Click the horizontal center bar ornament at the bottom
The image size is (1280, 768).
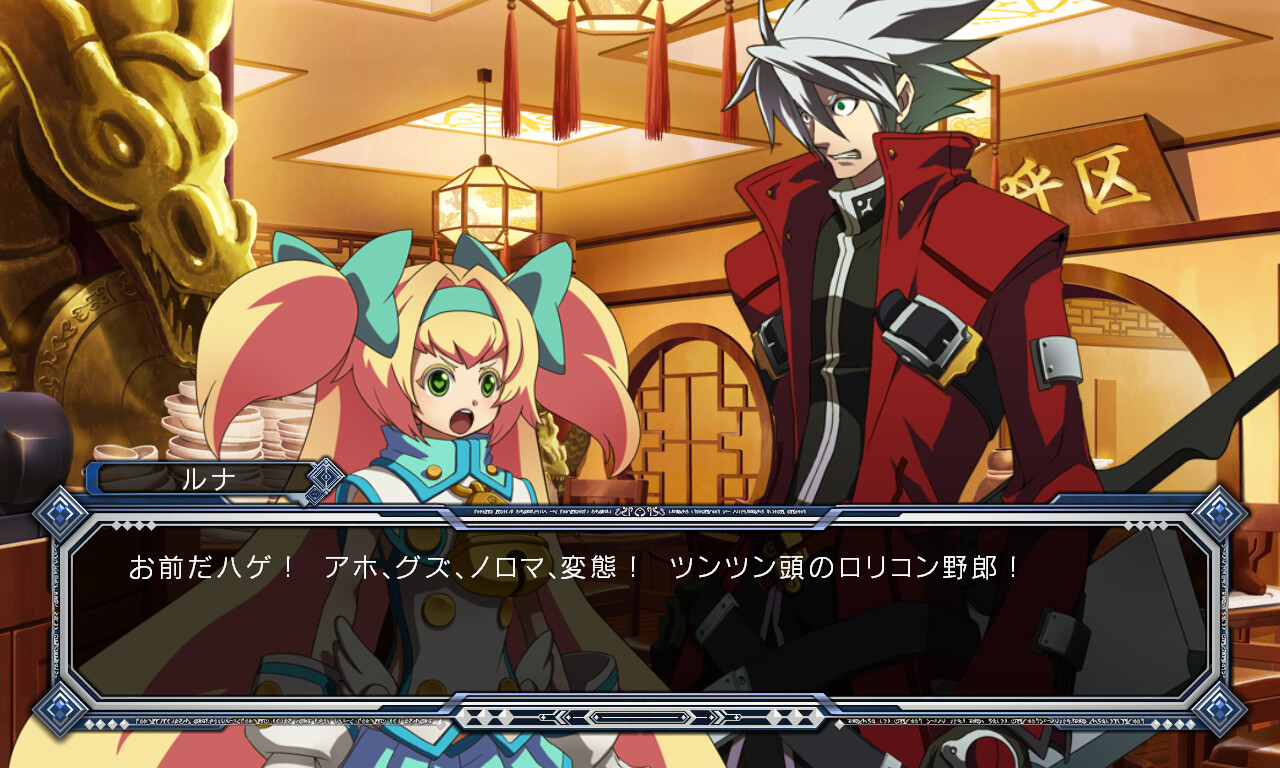642,717
